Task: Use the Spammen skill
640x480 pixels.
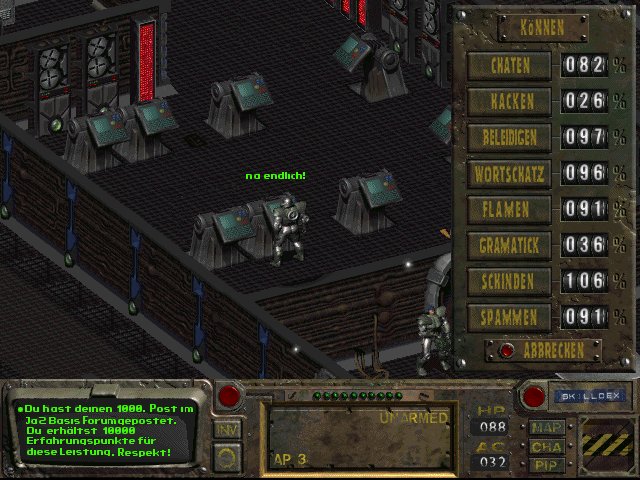Action: [512, 318]
